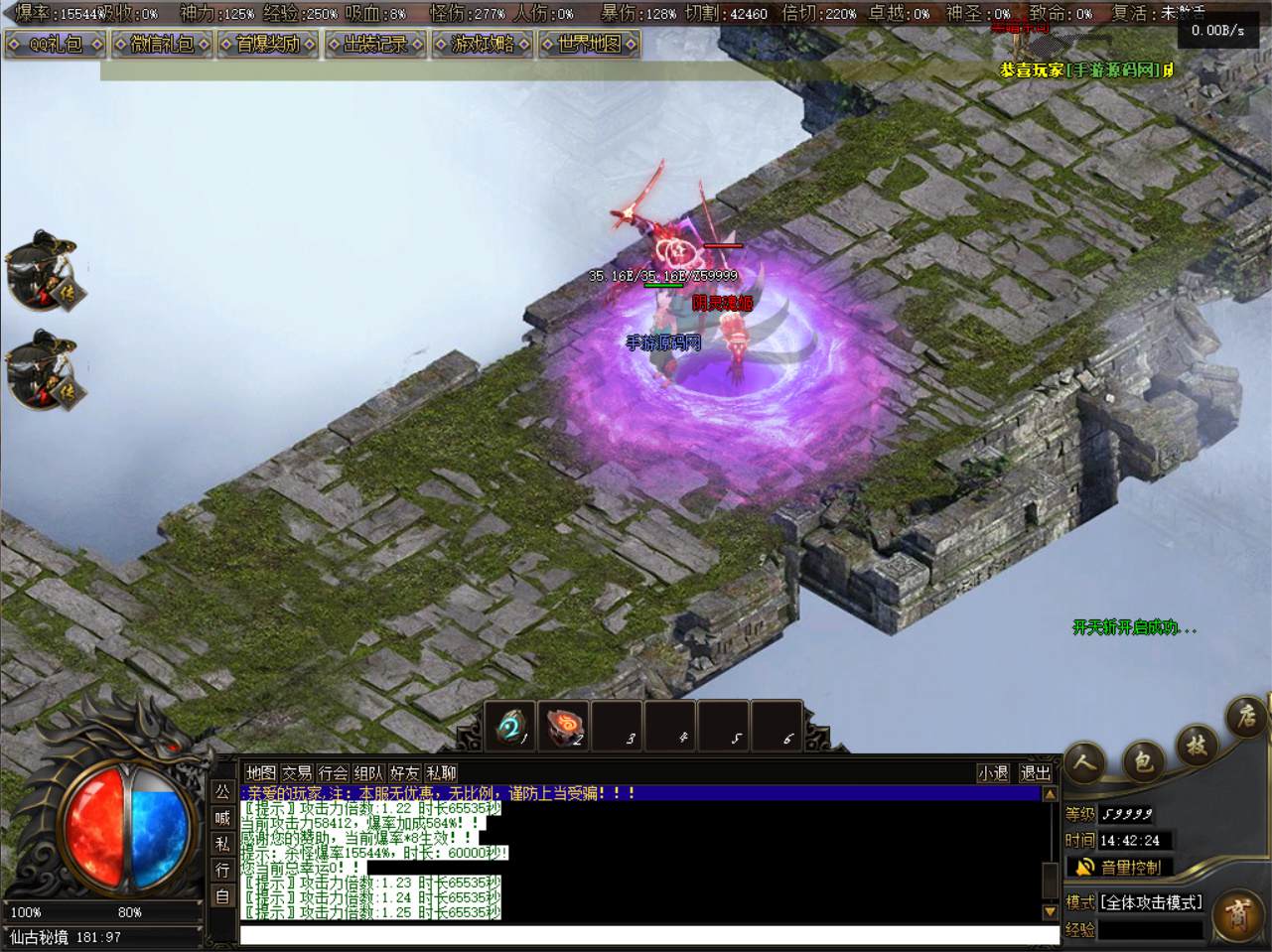The height and width of the screenshot is (952, 1272).
Task: Click the 小退 logout button
Action: [993, 772]
